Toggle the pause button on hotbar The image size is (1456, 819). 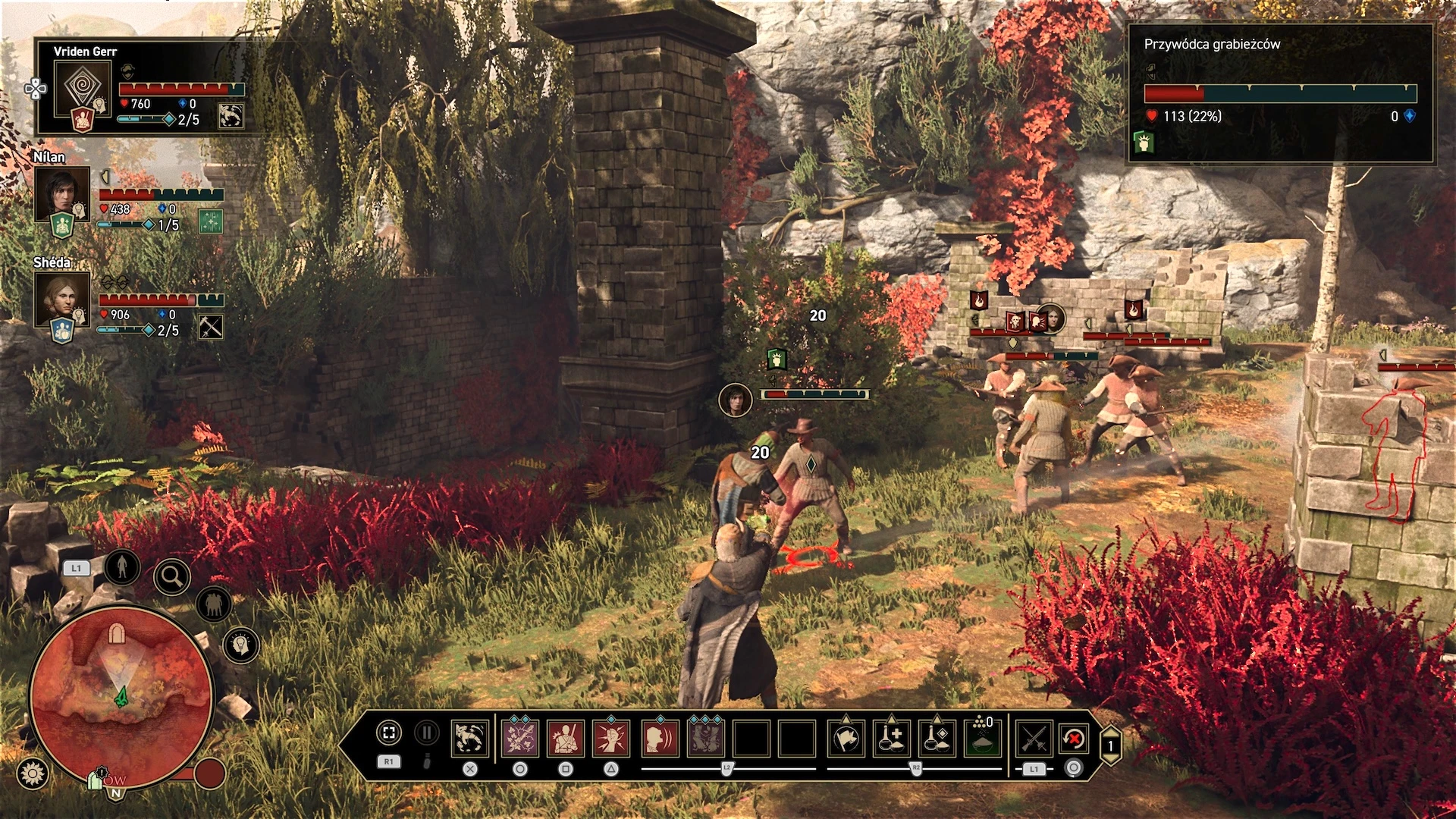coord(427,733)
